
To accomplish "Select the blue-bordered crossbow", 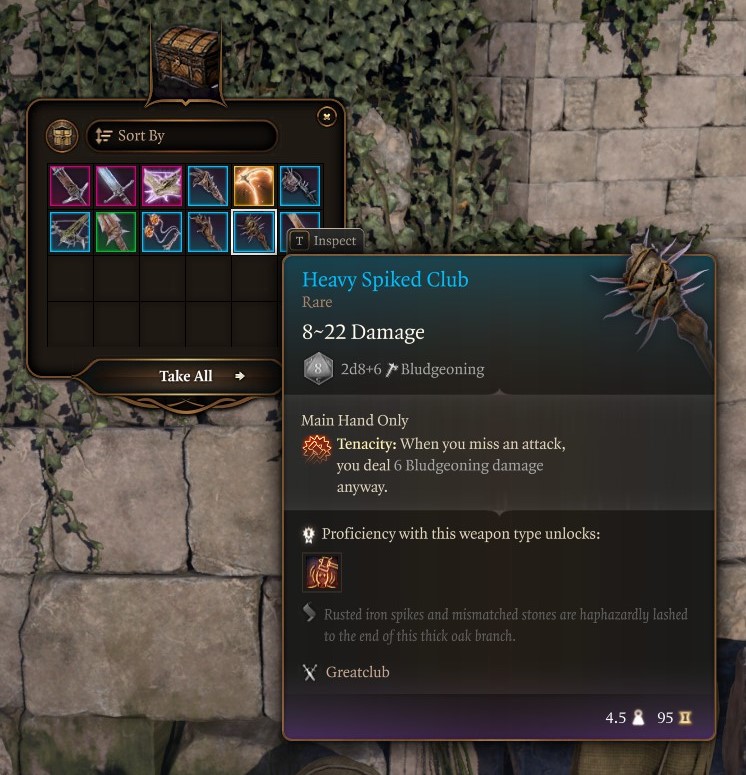I will tap(70, 232).
